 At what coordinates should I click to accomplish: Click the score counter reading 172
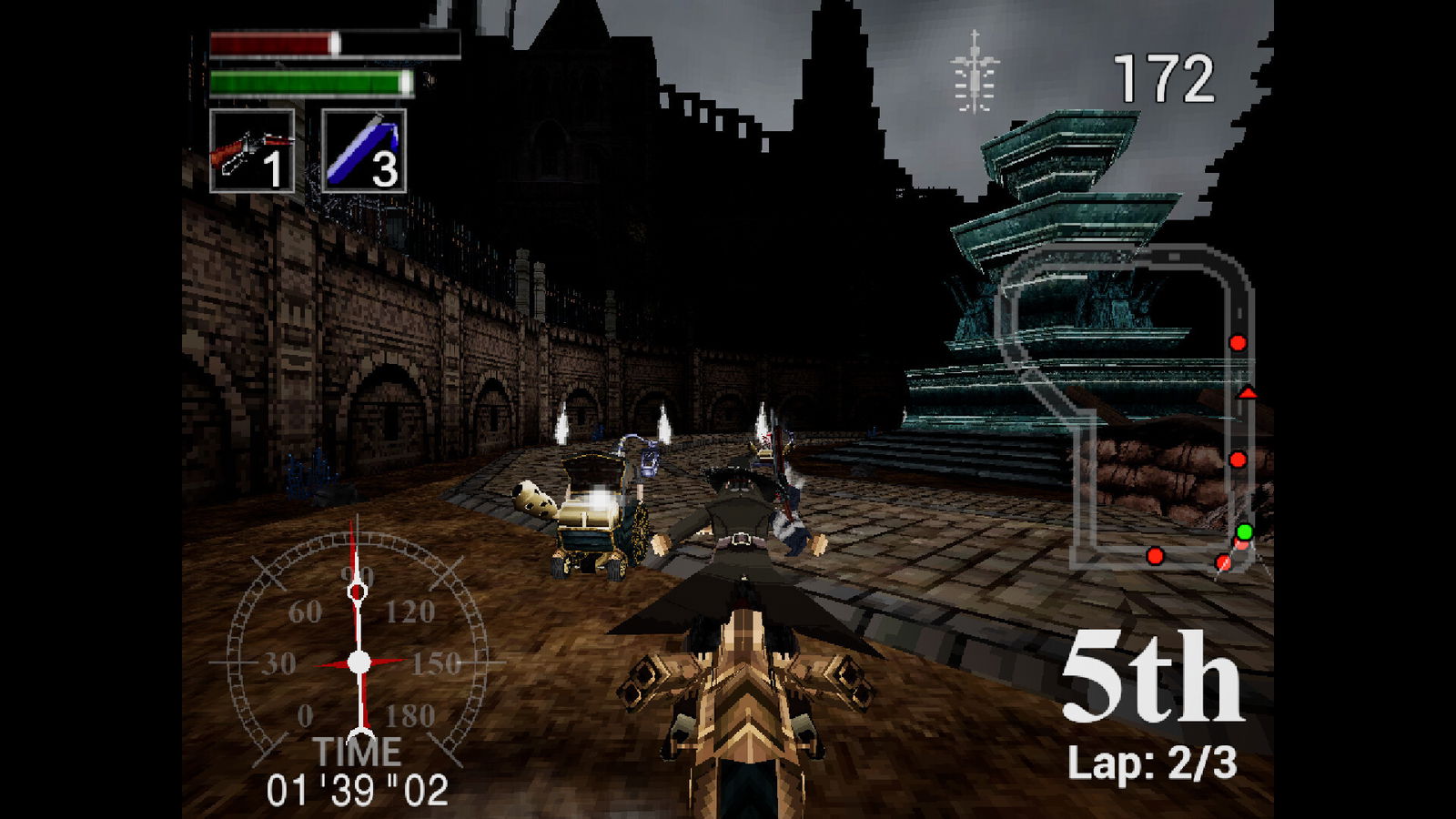pyautogui.click(x=1162, y=77)
